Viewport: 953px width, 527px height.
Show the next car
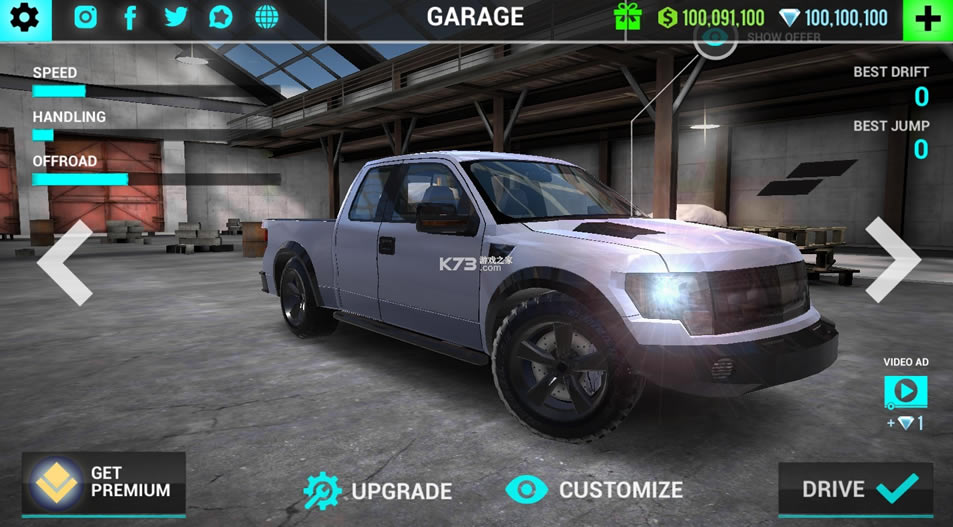[x=890, y=260]
